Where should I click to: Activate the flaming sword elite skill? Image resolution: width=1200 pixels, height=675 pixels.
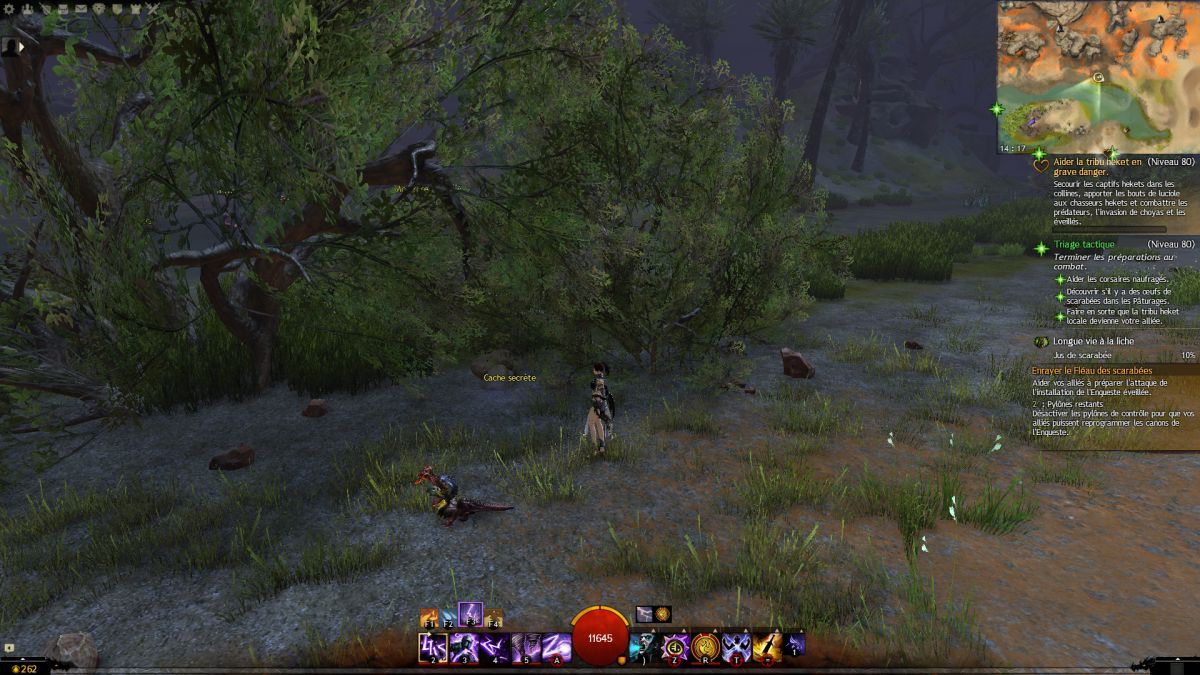pos(767,646)
